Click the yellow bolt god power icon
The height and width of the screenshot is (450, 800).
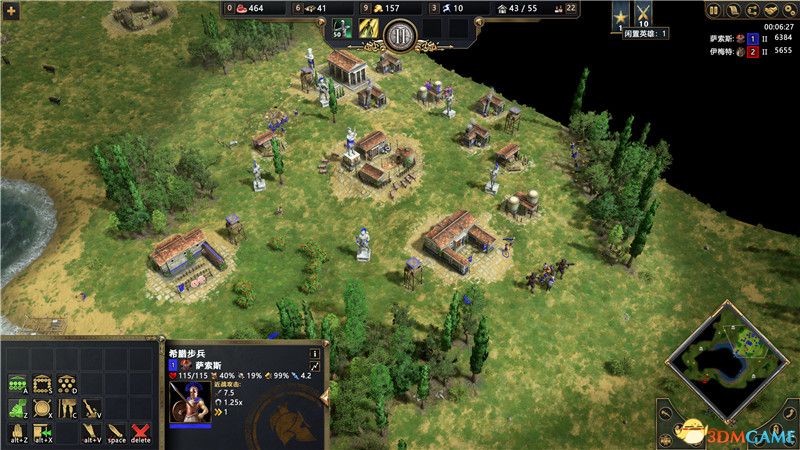(367, 30)
